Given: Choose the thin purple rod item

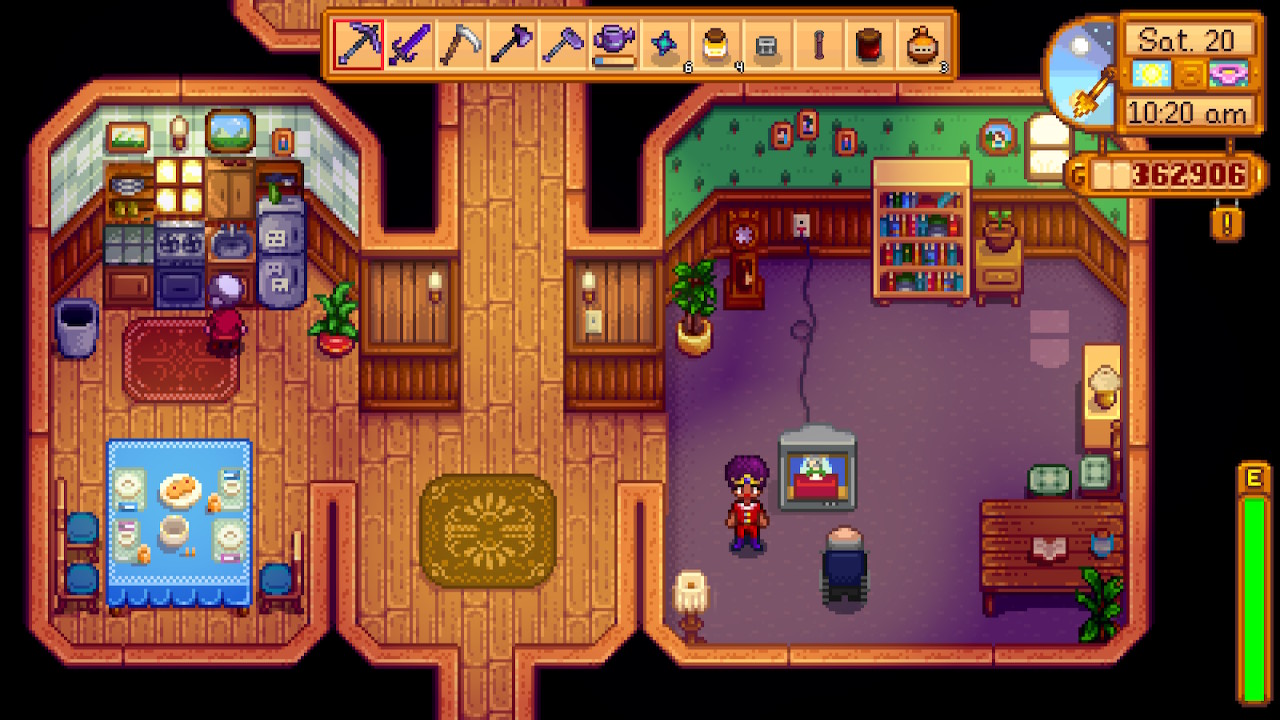Looking at the screenshot, I should tap(819, 45).
